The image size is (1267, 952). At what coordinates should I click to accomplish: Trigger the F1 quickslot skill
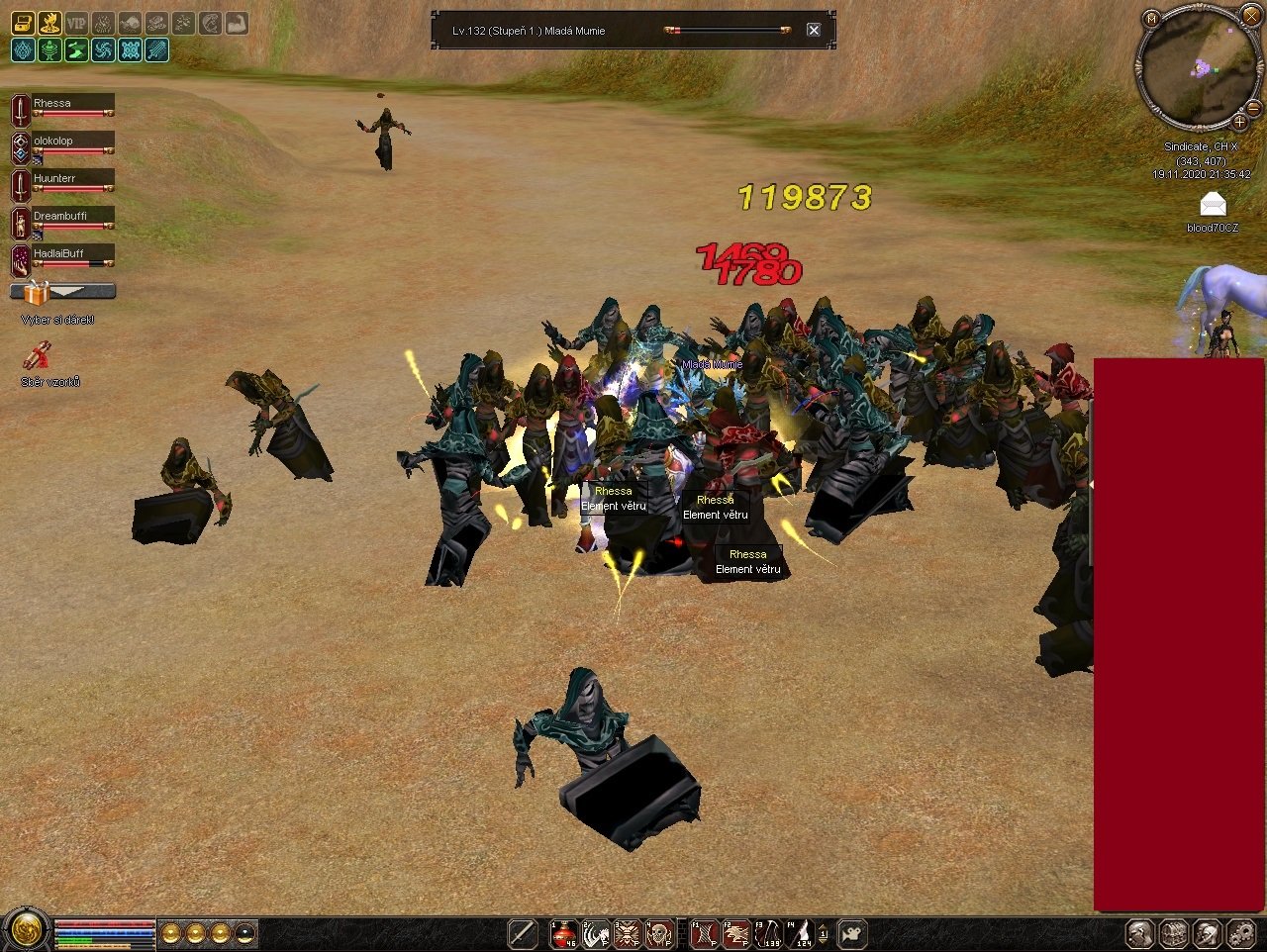[x=704, y=933]
